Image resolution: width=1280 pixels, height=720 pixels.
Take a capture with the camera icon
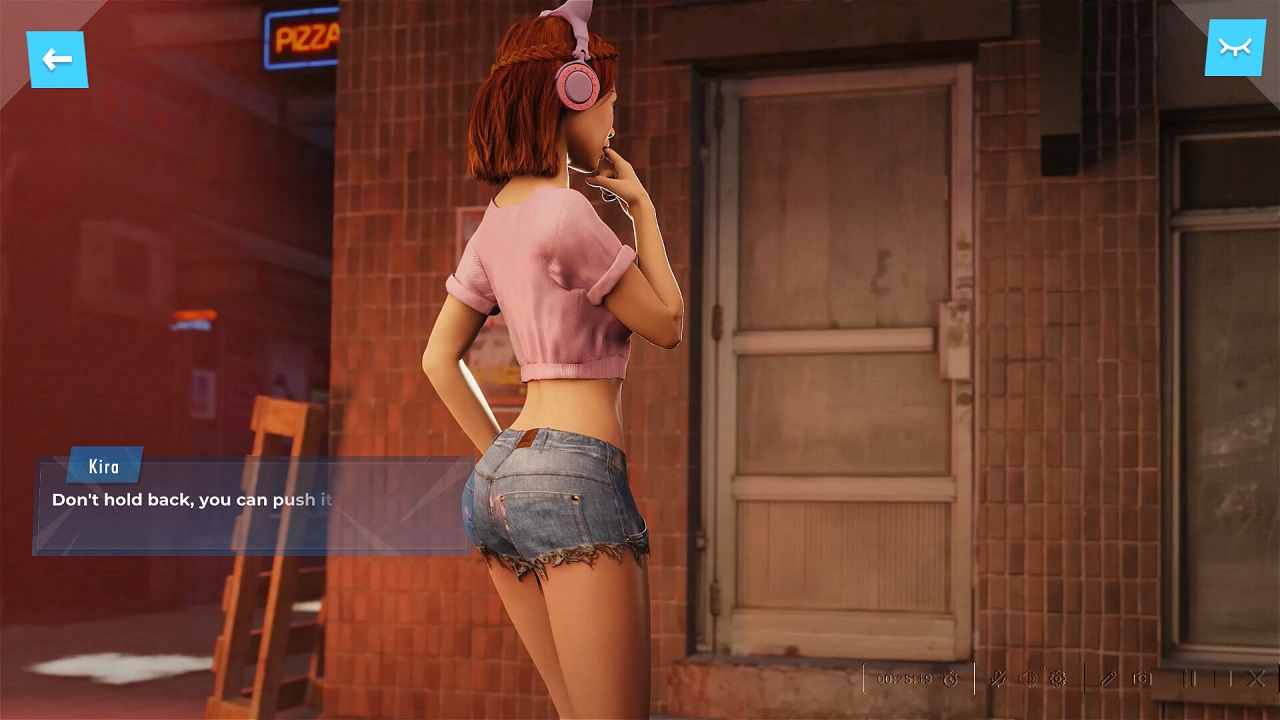click(x=1140, y=678)
